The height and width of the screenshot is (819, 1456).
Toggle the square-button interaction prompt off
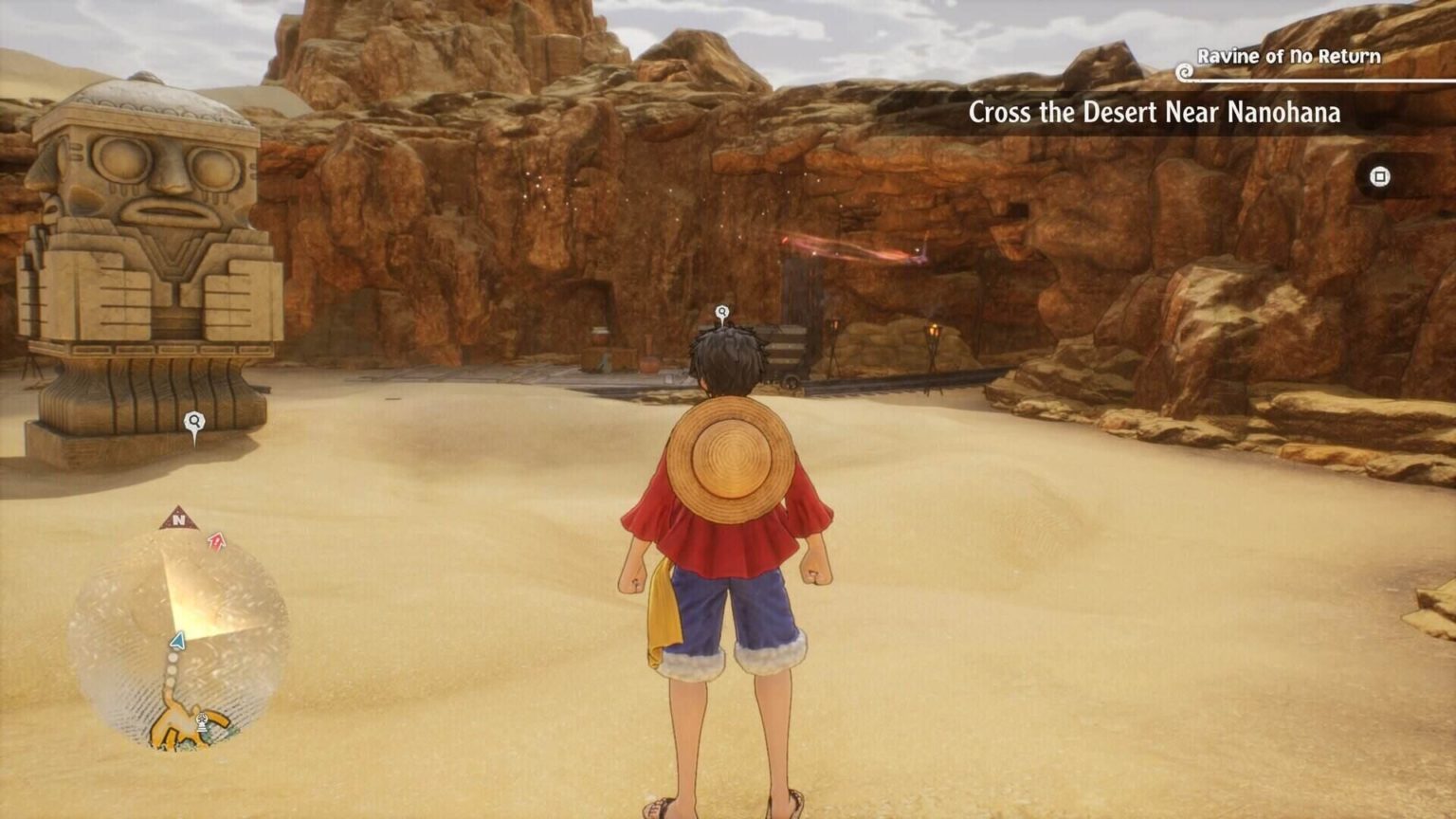[1379, 176]
